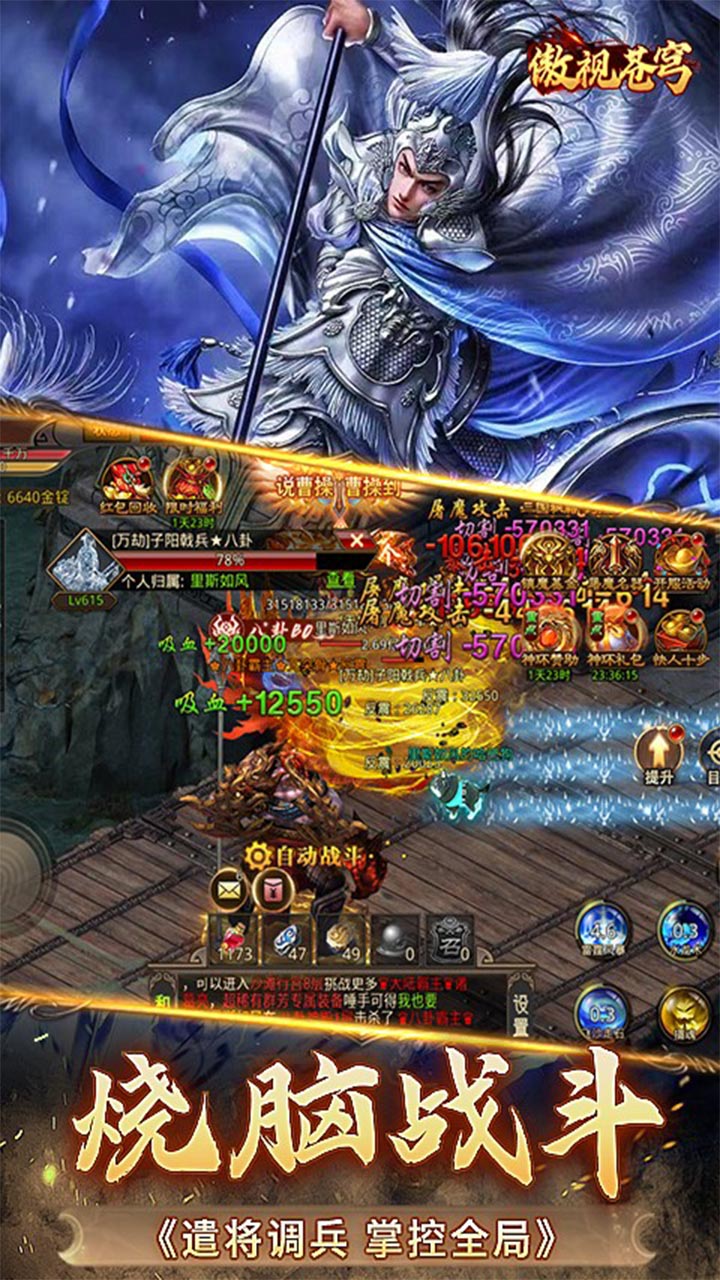Open the red packet icon beside mail

[x=272, y=888]
